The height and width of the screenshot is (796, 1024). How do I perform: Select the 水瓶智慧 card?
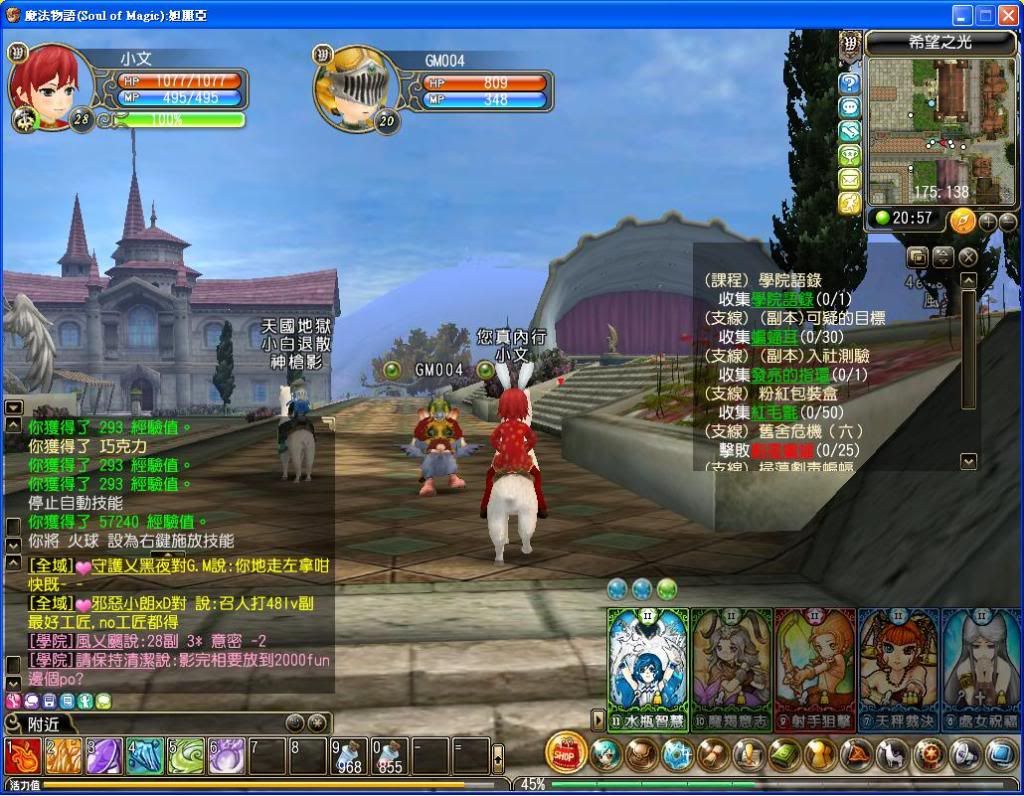click(648, 668)
